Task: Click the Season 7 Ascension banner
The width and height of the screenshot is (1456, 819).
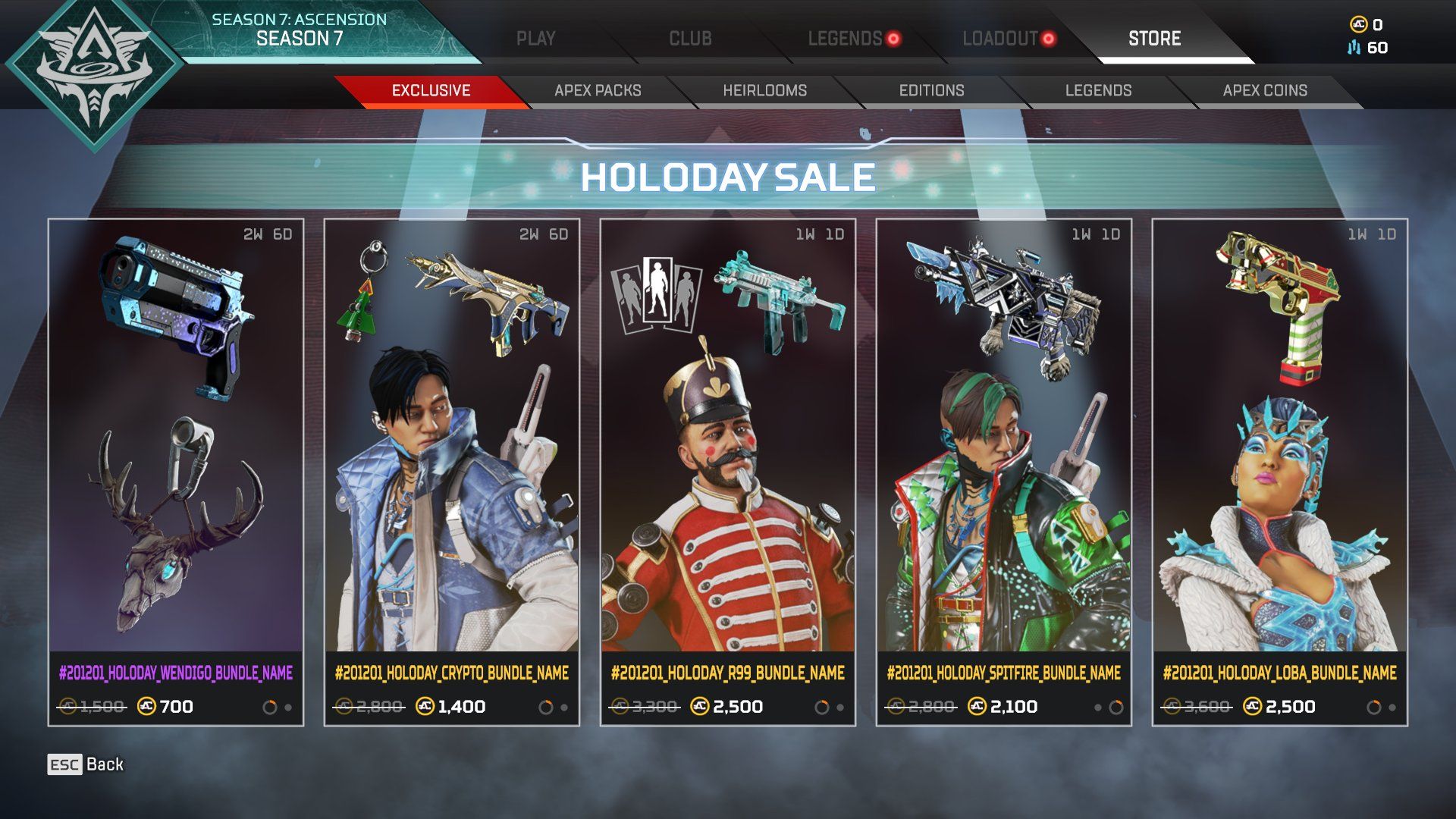Action: (300, 30)
